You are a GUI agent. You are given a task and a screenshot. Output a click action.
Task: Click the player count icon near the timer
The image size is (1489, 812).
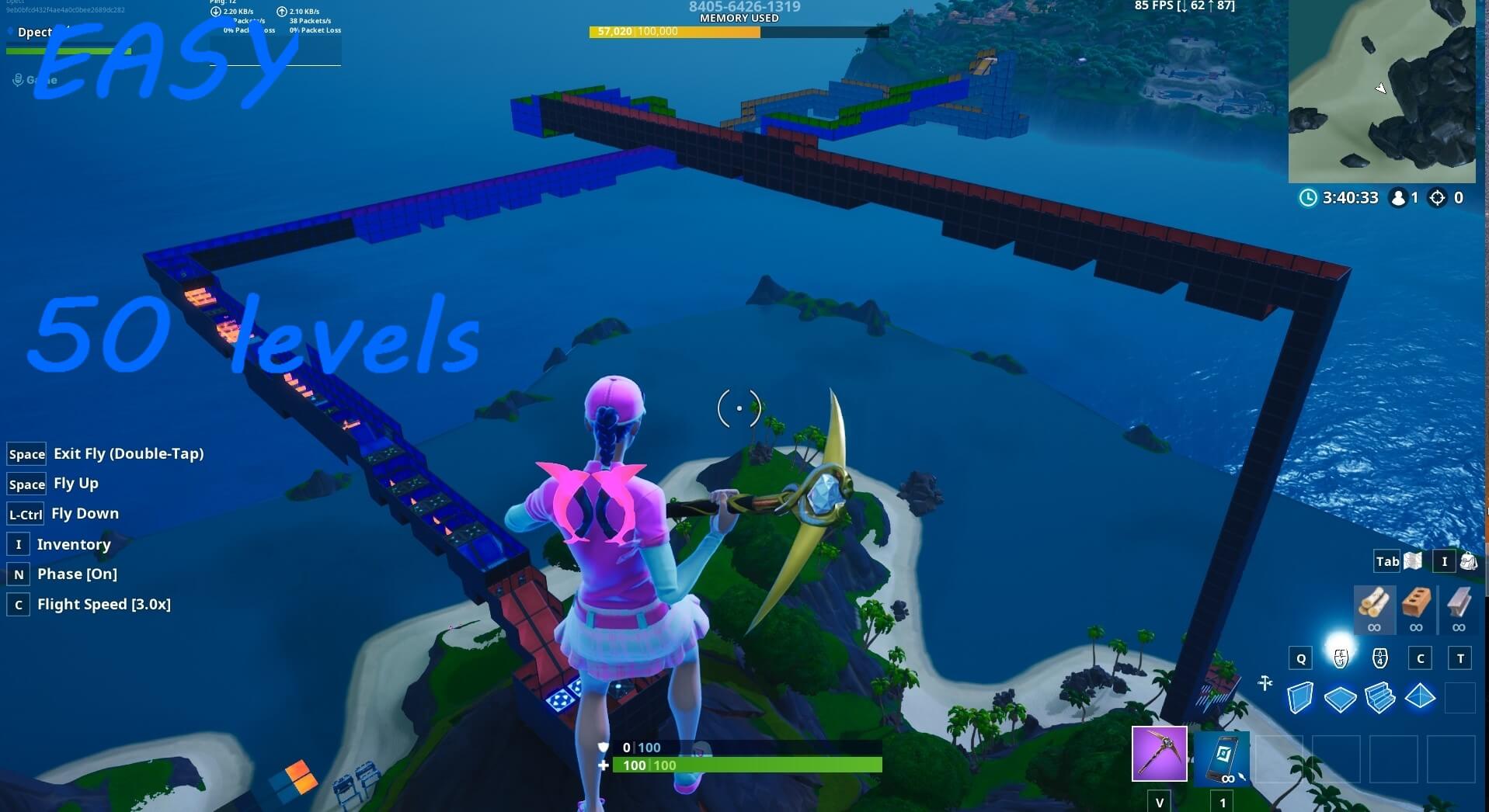tap(1400, 198)
